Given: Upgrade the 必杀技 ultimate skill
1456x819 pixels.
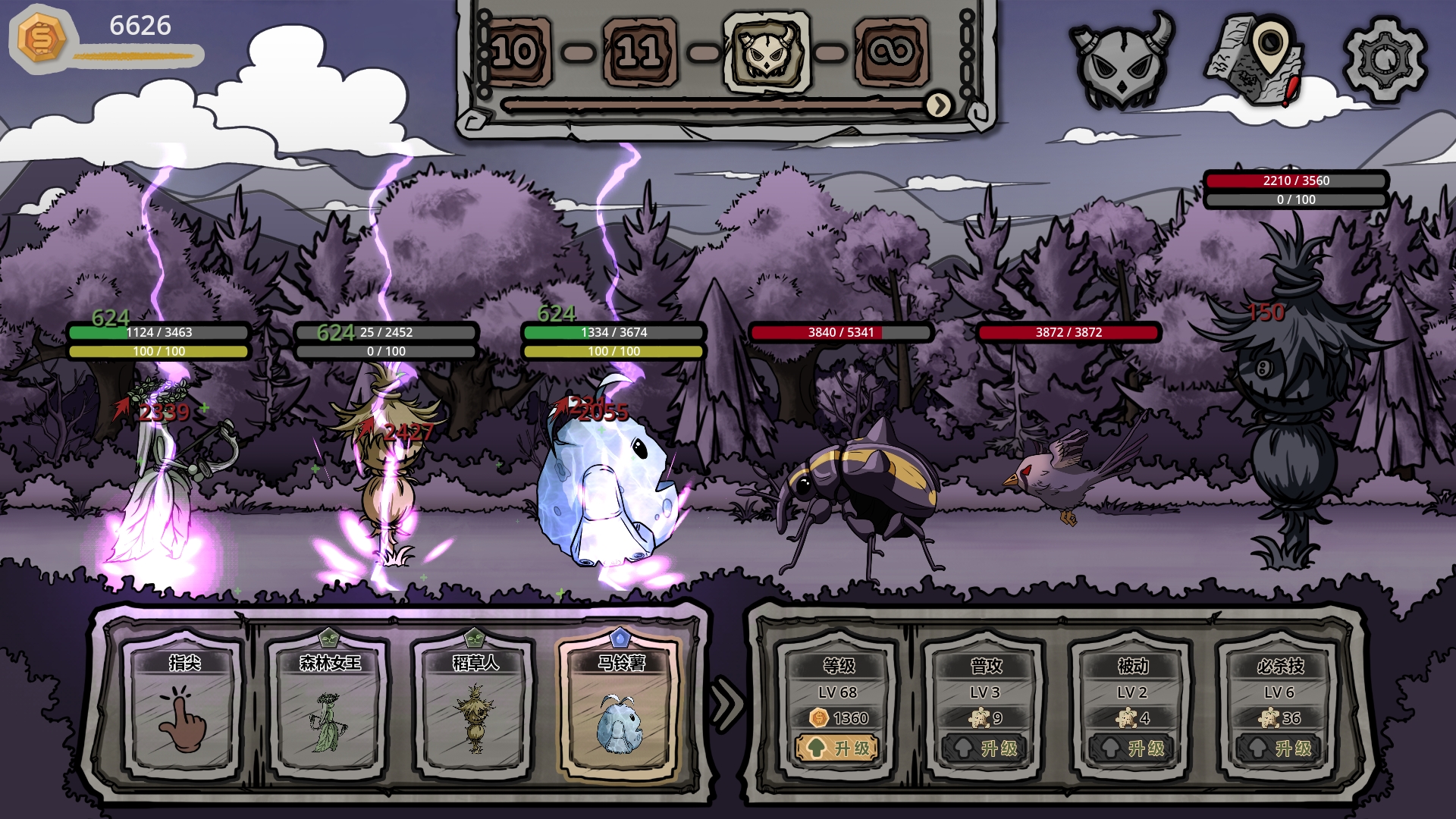Looking at the screenshot, I should pos(1279,748).
